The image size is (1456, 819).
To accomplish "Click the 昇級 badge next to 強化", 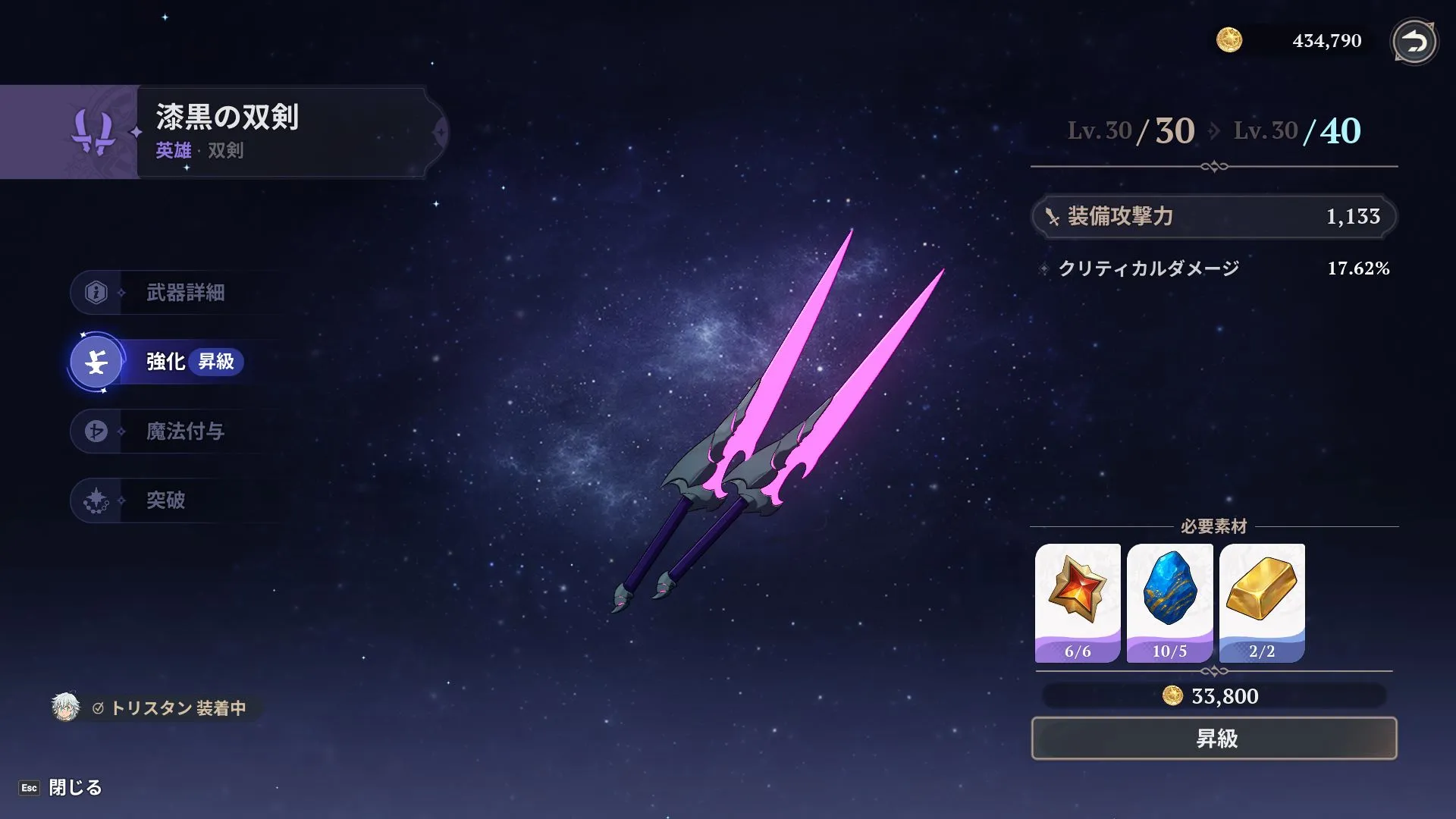I will (x=217, y=363).
